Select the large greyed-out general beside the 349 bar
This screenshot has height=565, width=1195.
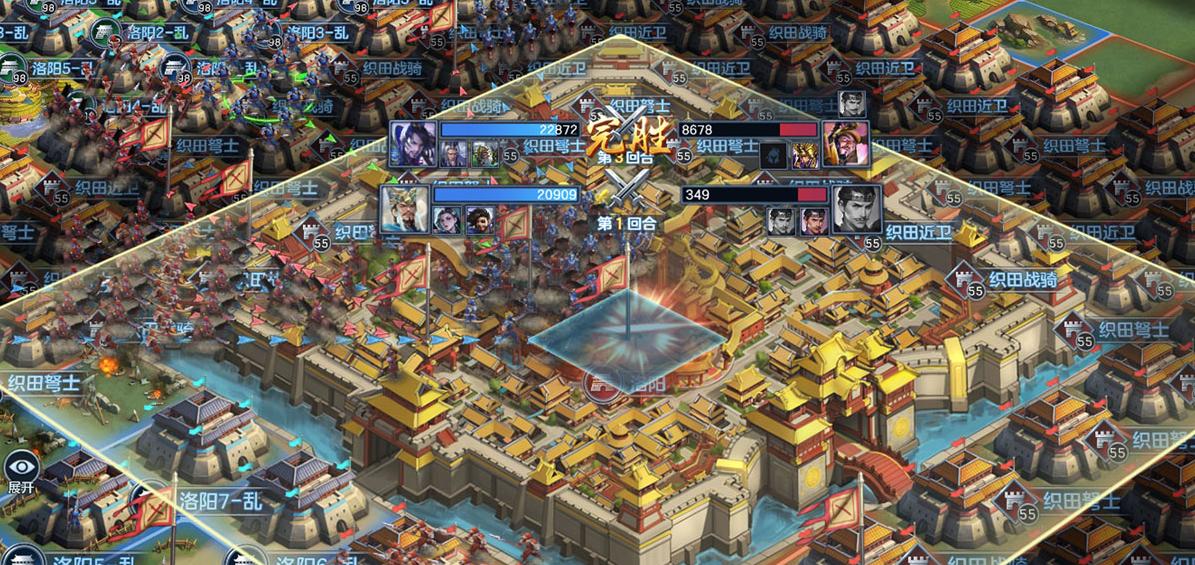pyautogui.click(x=857, y=208)
